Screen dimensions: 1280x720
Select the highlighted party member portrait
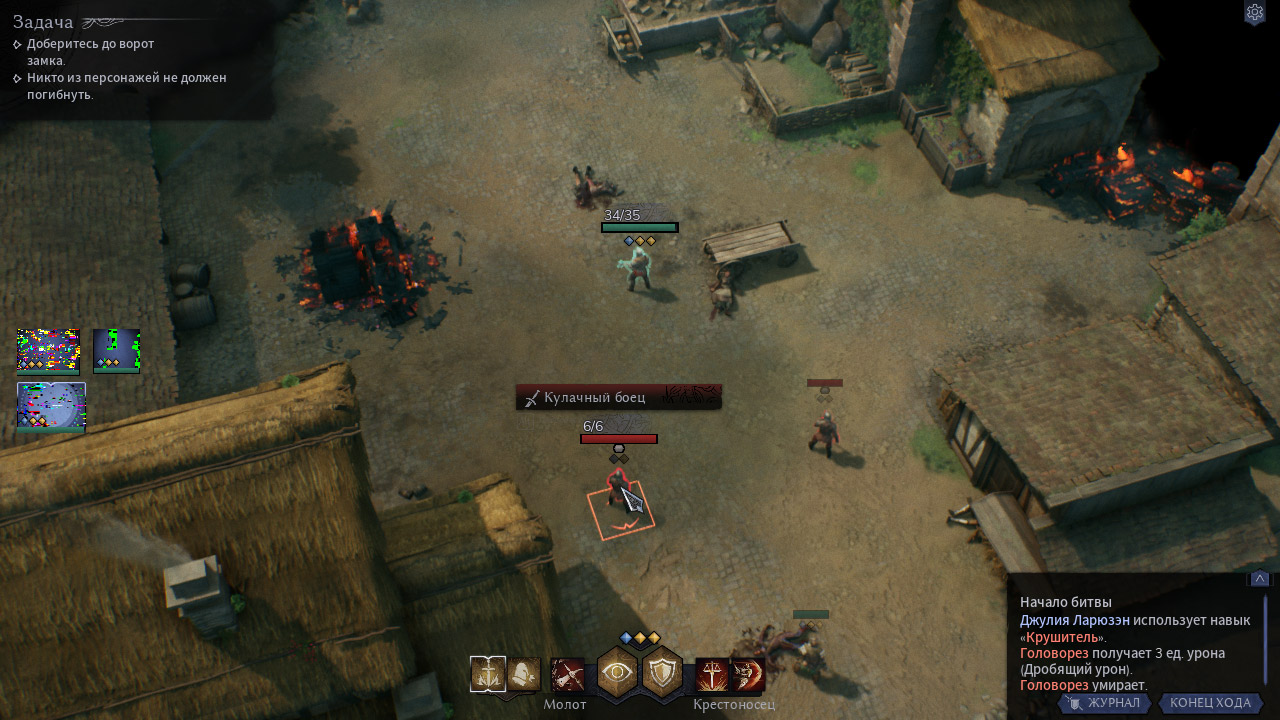pyautogui.click(x=51, y=407)
